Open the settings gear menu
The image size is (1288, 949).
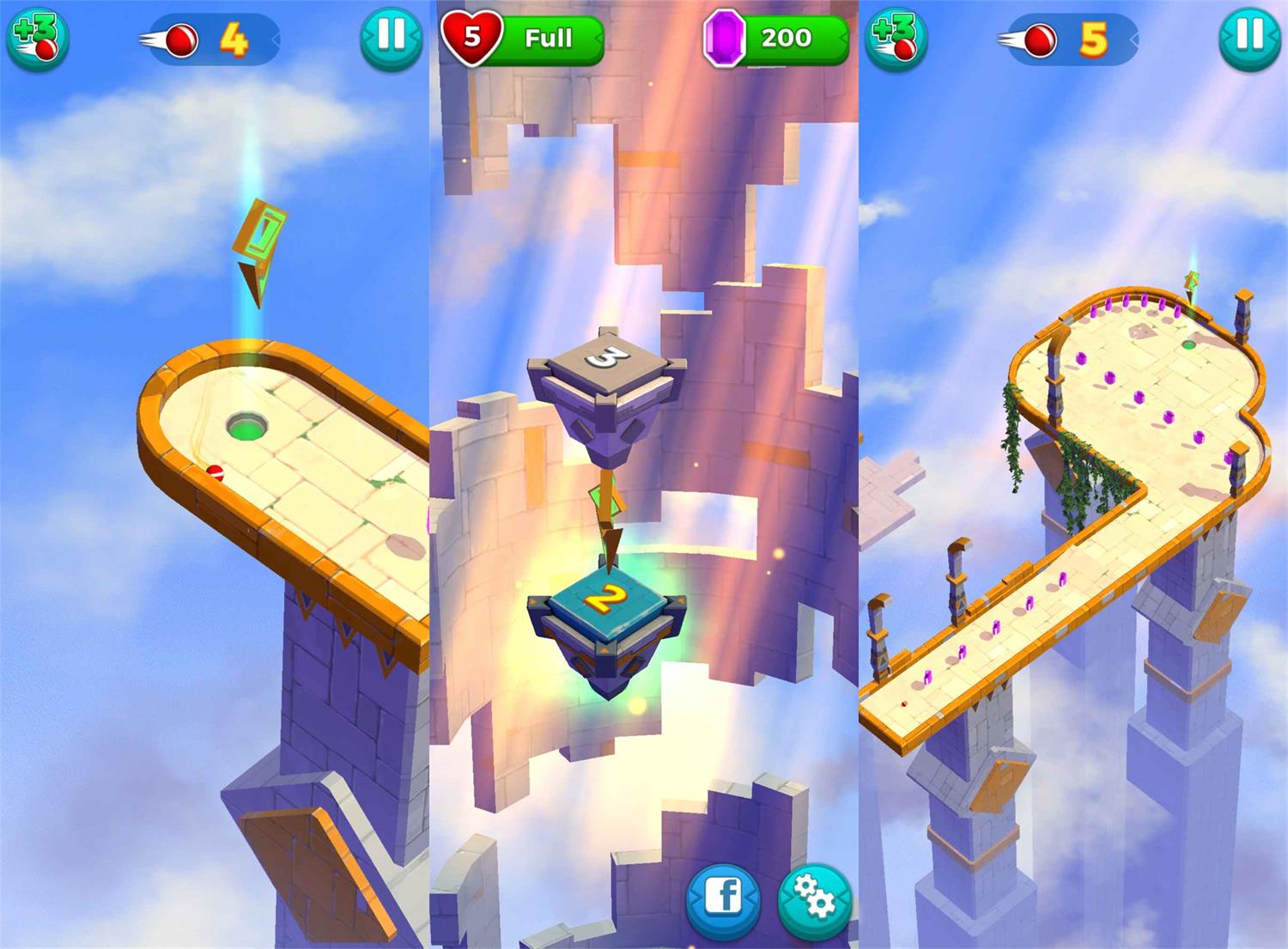coord(814,899)
